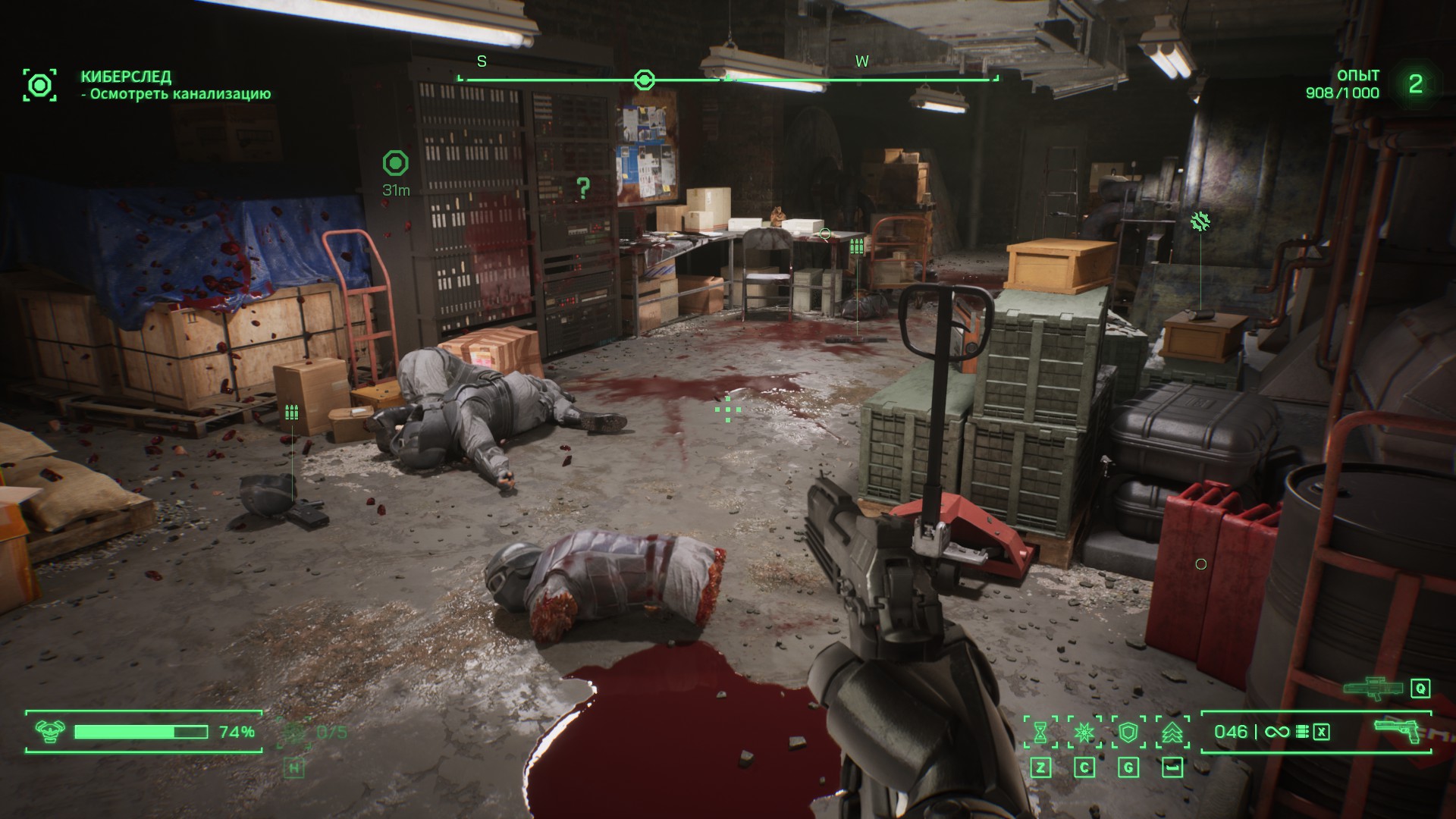1456x819 pixels.
Task: Select the ammo pickup marker by the desk
Action: point(856,246)
